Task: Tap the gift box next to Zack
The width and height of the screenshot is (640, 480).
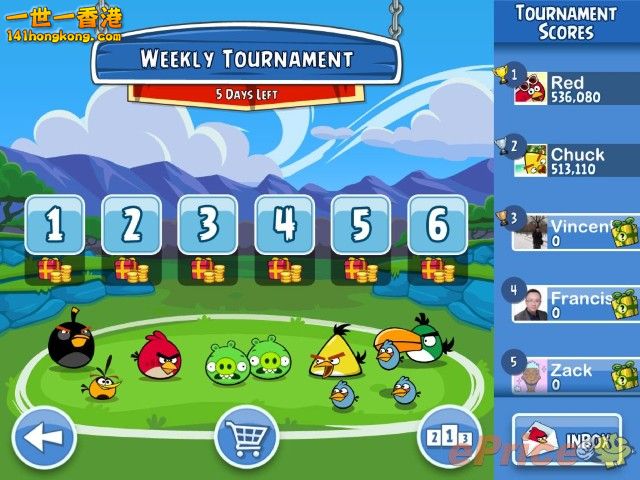Action: tap(624, 376)
